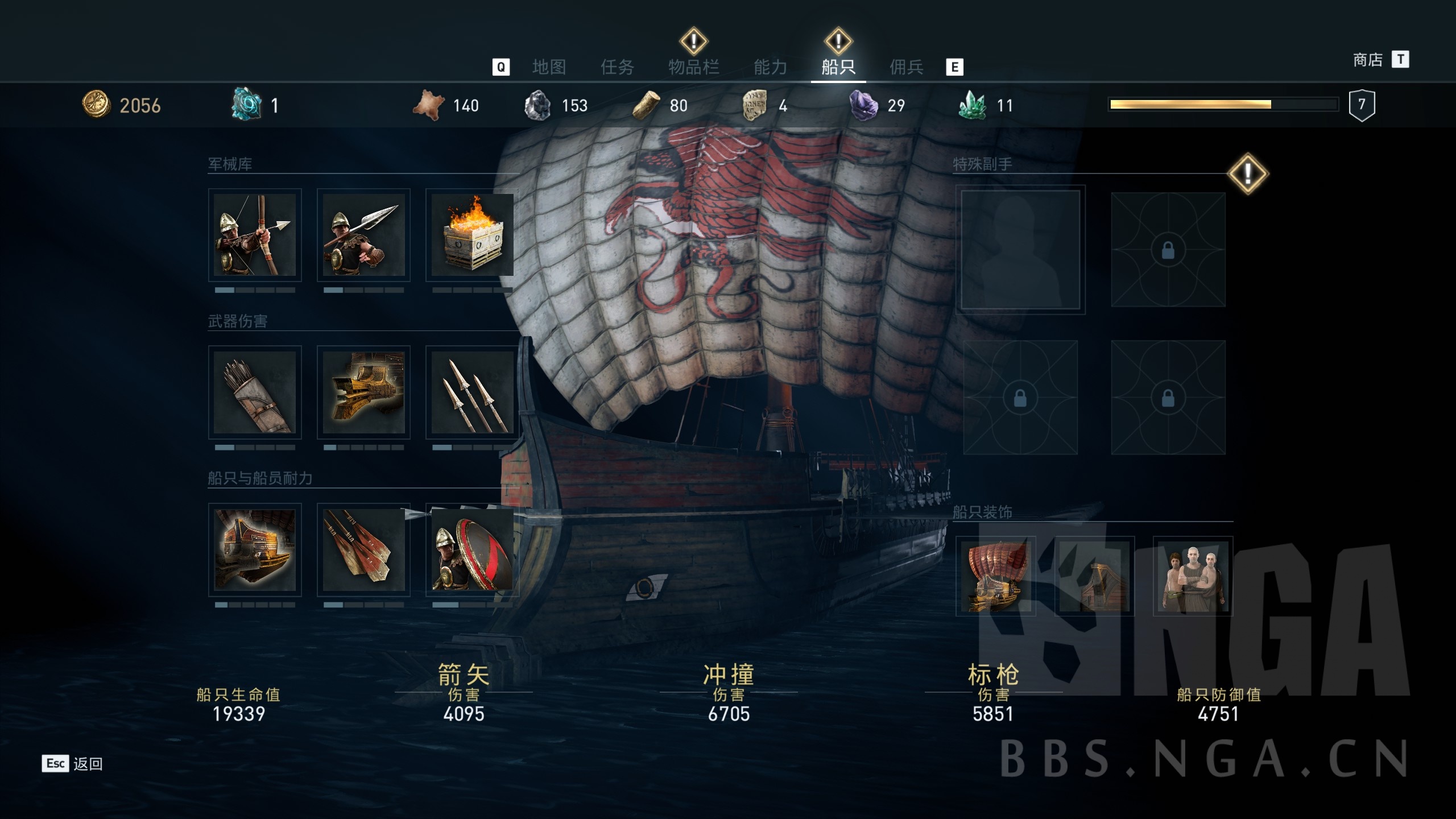
Task: Select the flaming brazier upgrade
Action: (472, 235)
